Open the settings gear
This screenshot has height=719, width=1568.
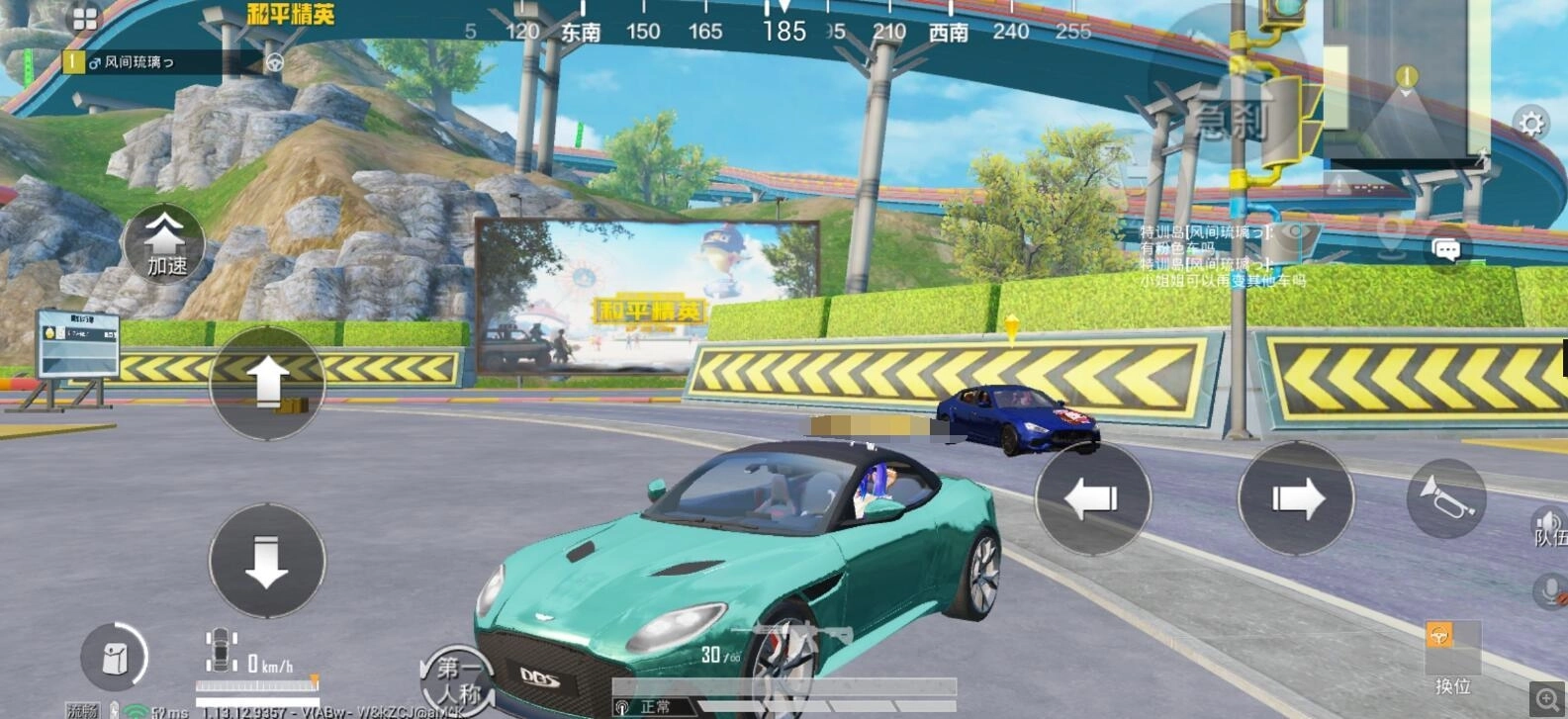pos(1530,124)
